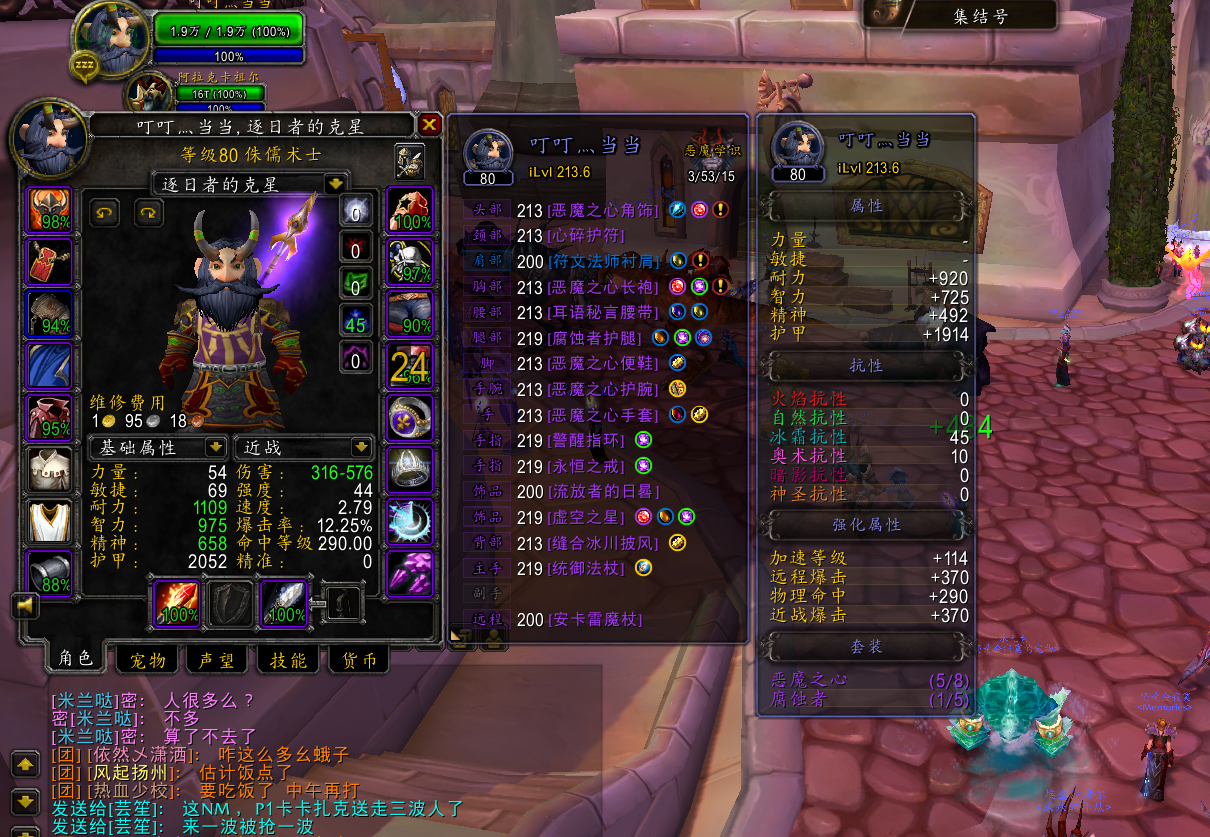1210x837 pixels.
Task: Open the 统御法杖 item link
Action: (x=586, y=568)
